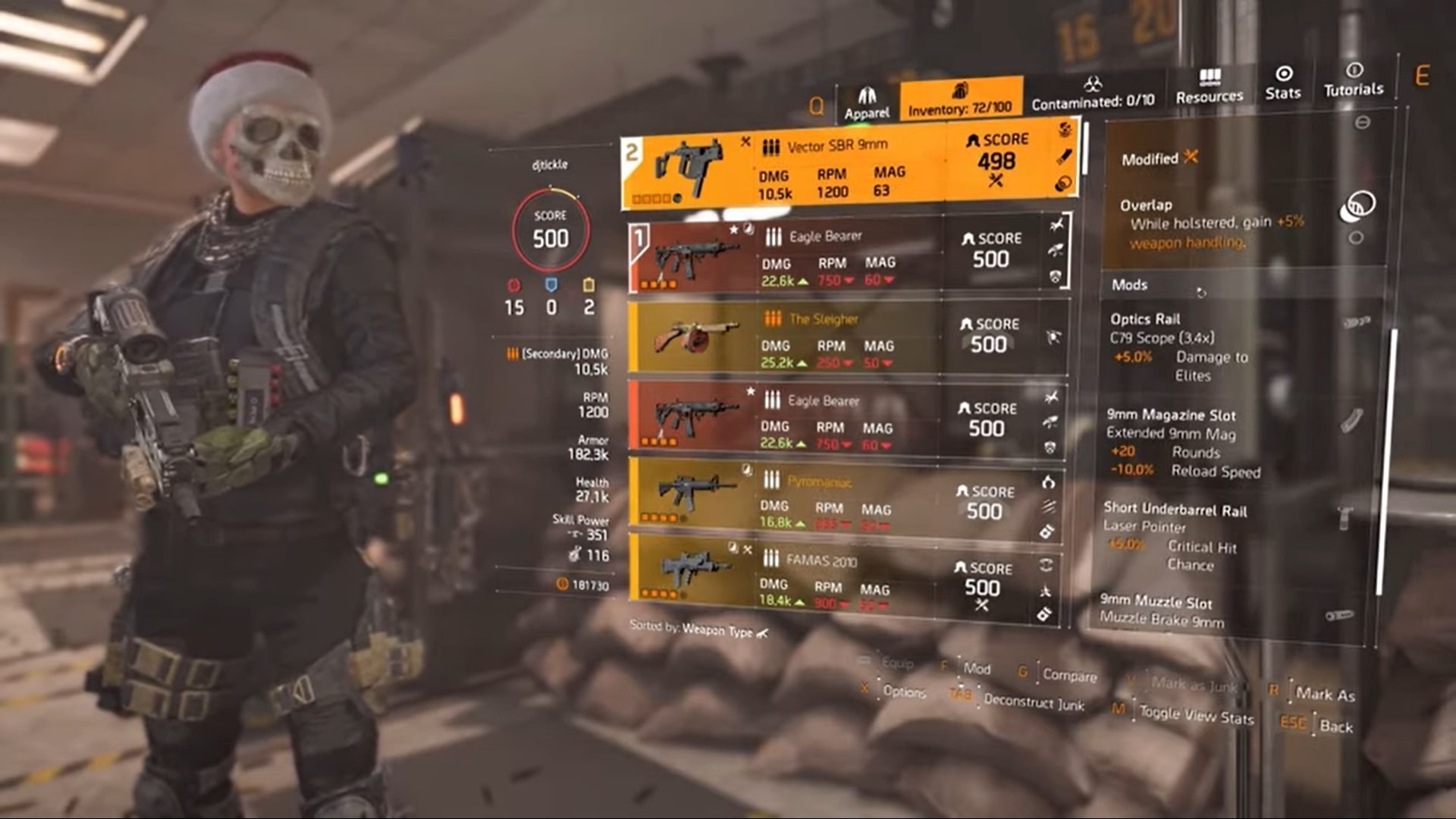Expand the Mods section header

point(1132,286)
